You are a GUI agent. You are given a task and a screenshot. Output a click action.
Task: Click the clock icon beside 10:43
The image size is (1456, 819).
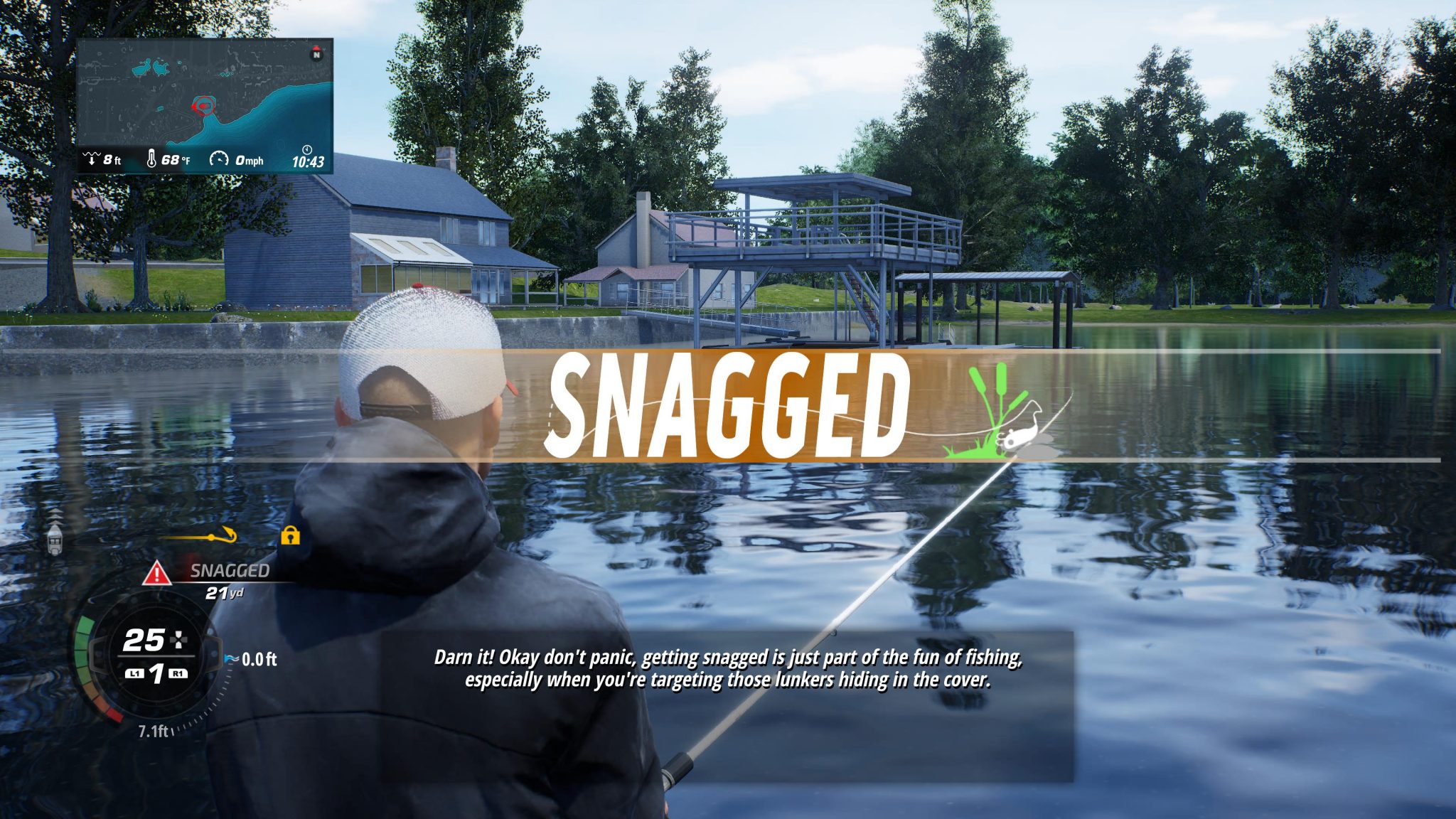pyautogui.click(x=307, y=151)
